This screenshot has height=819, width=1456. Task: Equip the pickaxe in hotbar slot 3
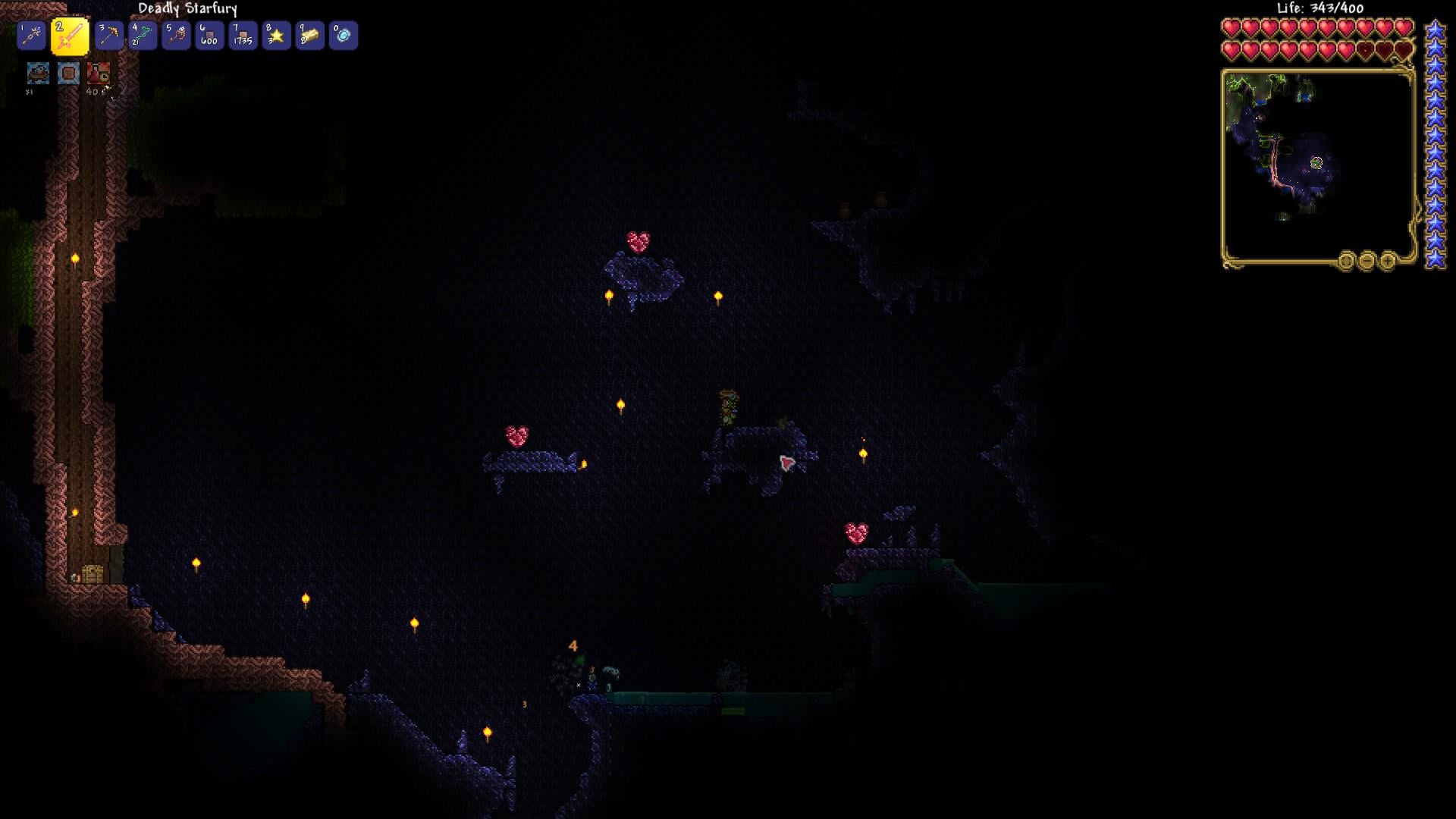(x=109, y=36)
